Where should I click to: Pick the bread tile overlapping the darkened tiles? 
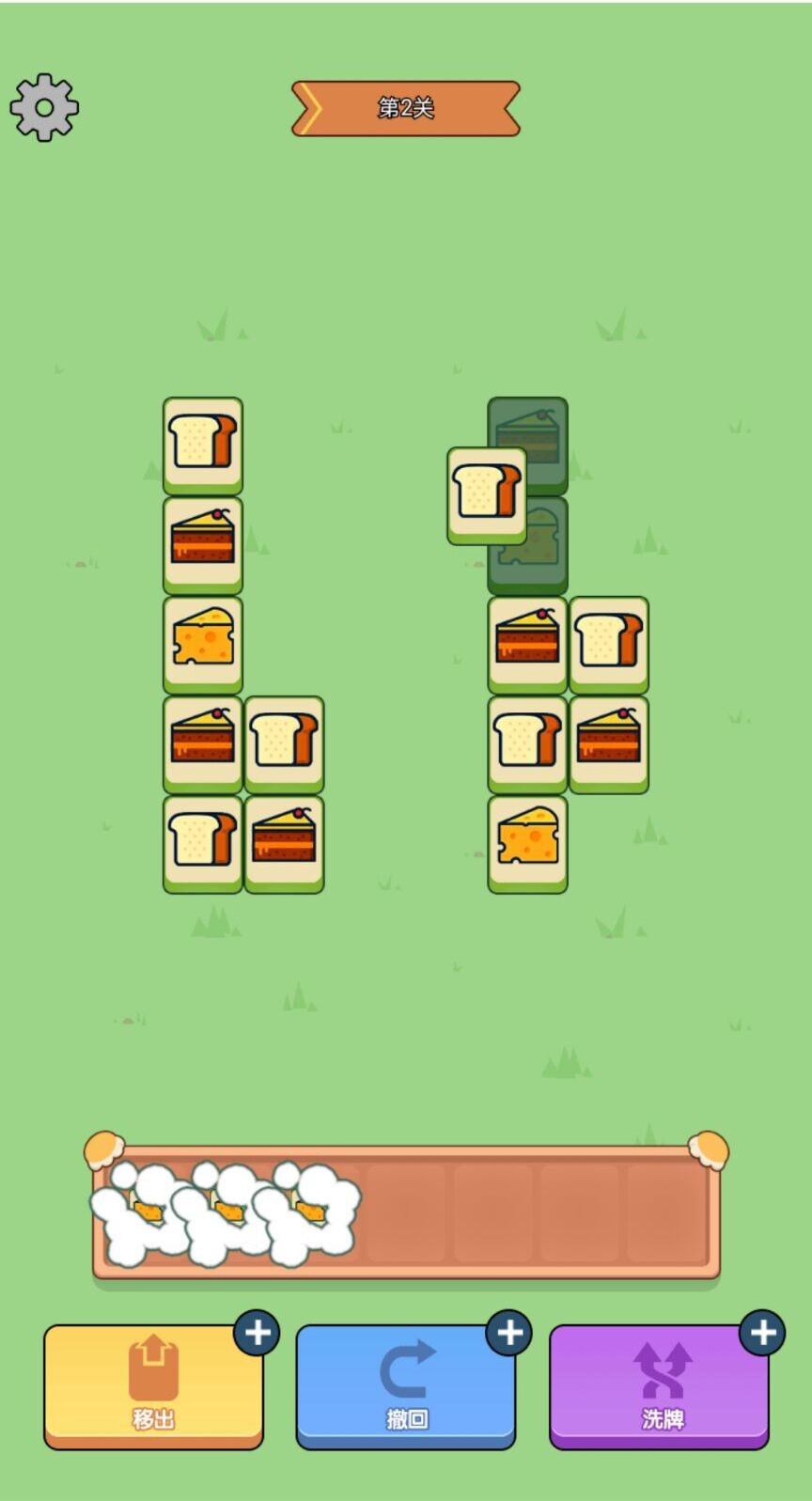tap(485, 493)
